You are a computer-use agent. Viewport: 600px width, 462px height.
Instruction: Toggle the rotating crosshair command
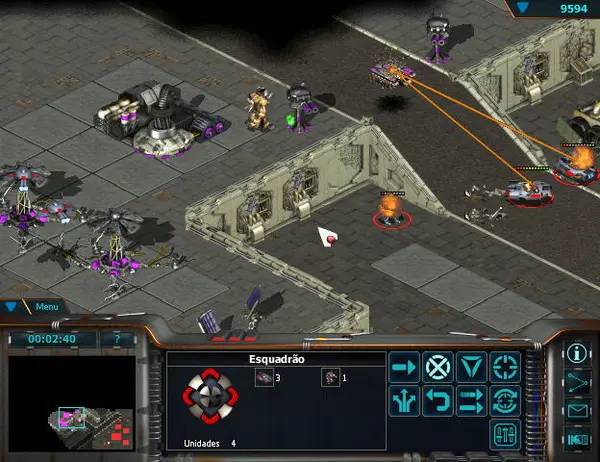coord(505,401)
